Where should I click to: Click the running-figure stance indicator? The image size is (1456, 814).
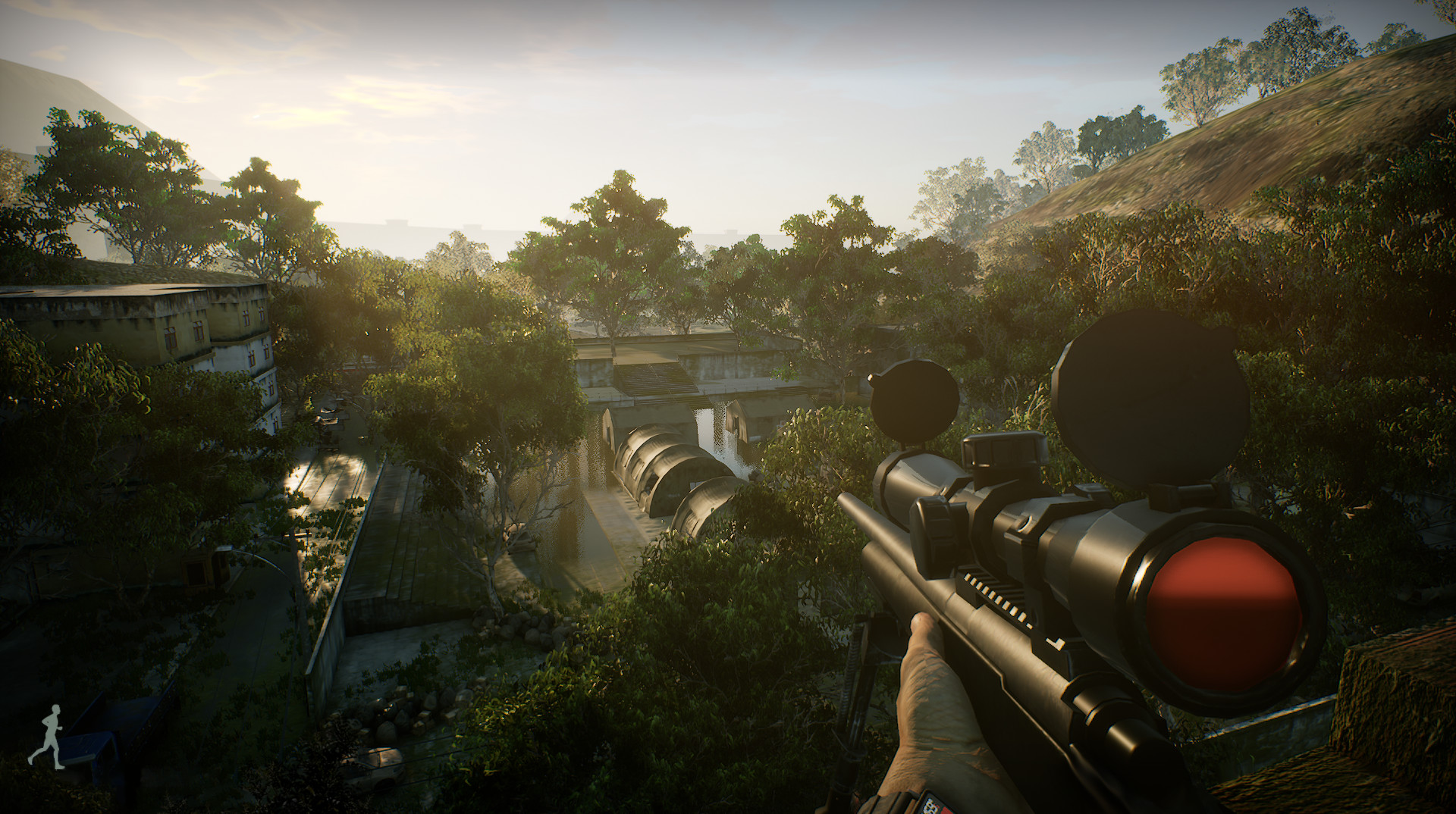(x=52, y=736)
